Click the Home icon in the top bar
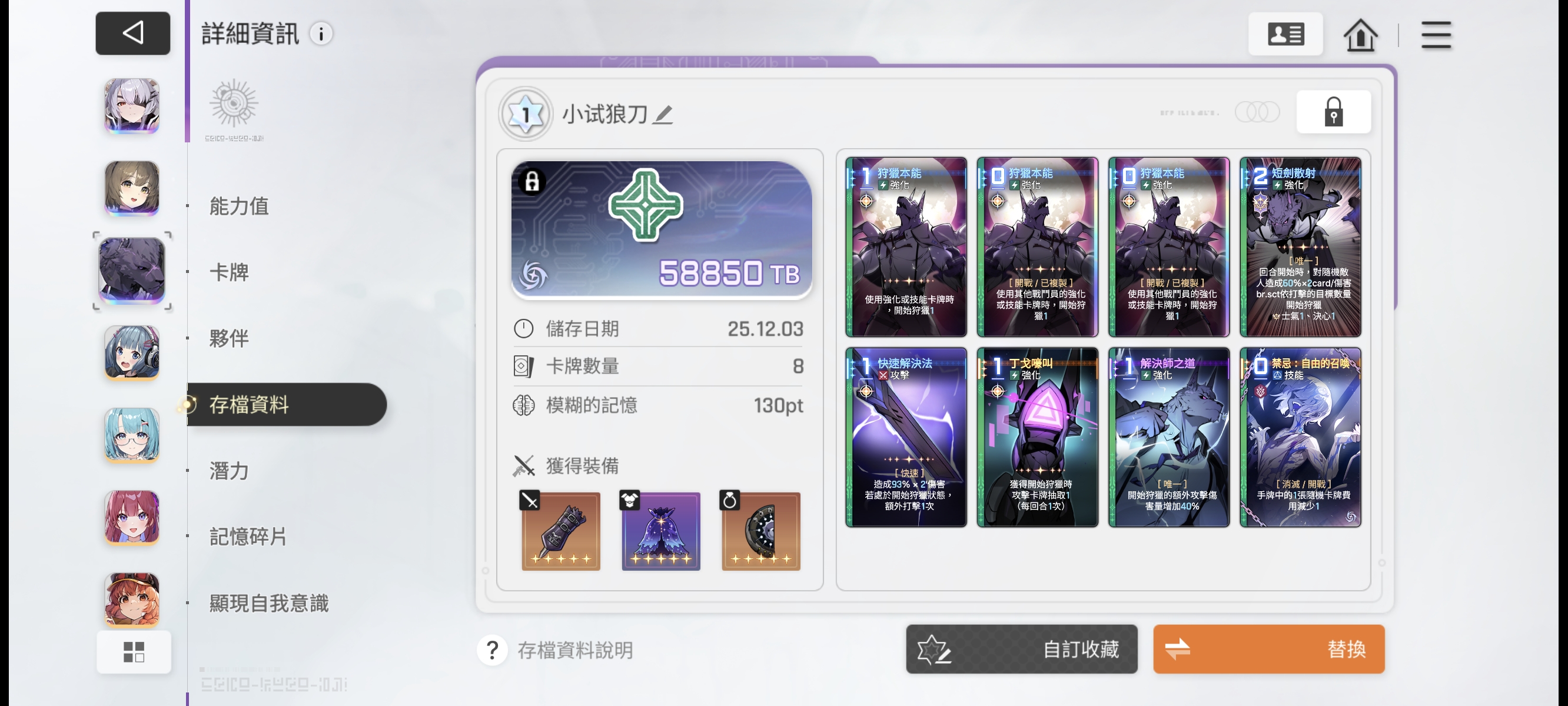The width and height of the screenshot is (1568, 706). [1361, 35]
